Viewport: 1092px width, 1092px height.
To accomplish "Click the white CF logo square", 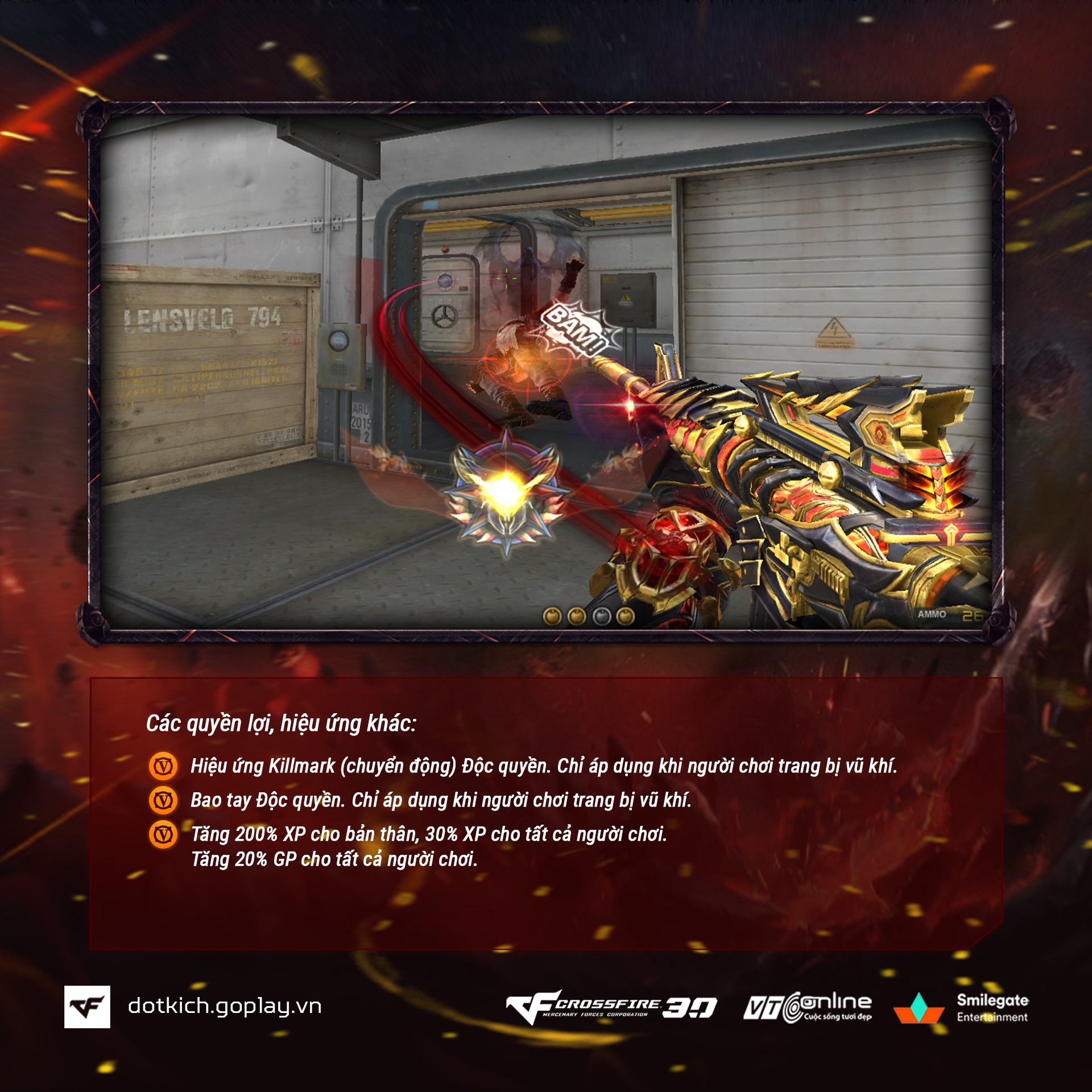I will point(87,1007).
